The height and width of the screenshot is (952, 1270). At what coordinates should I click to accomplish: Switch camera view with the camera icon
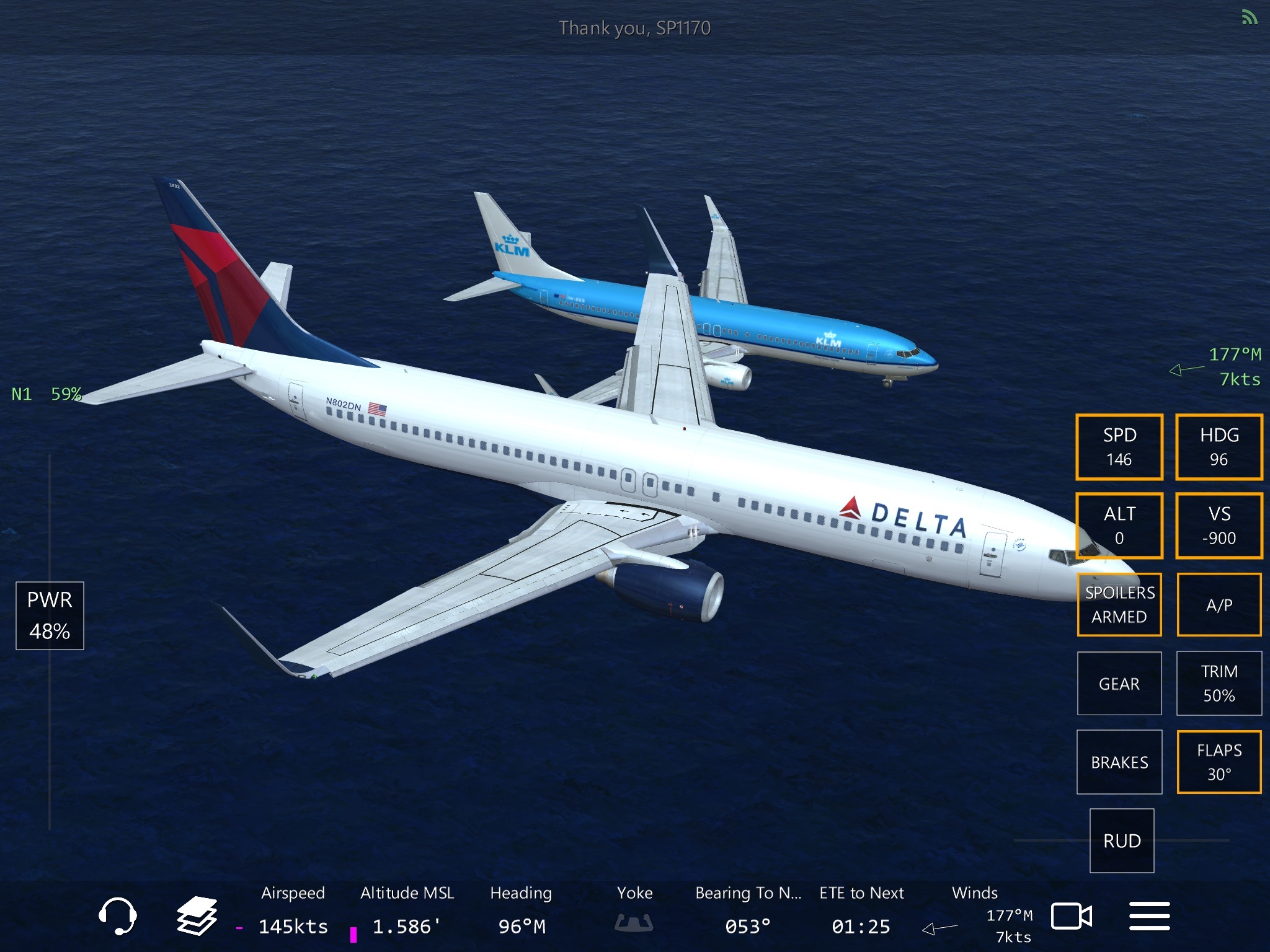[x=1071, y=916]
